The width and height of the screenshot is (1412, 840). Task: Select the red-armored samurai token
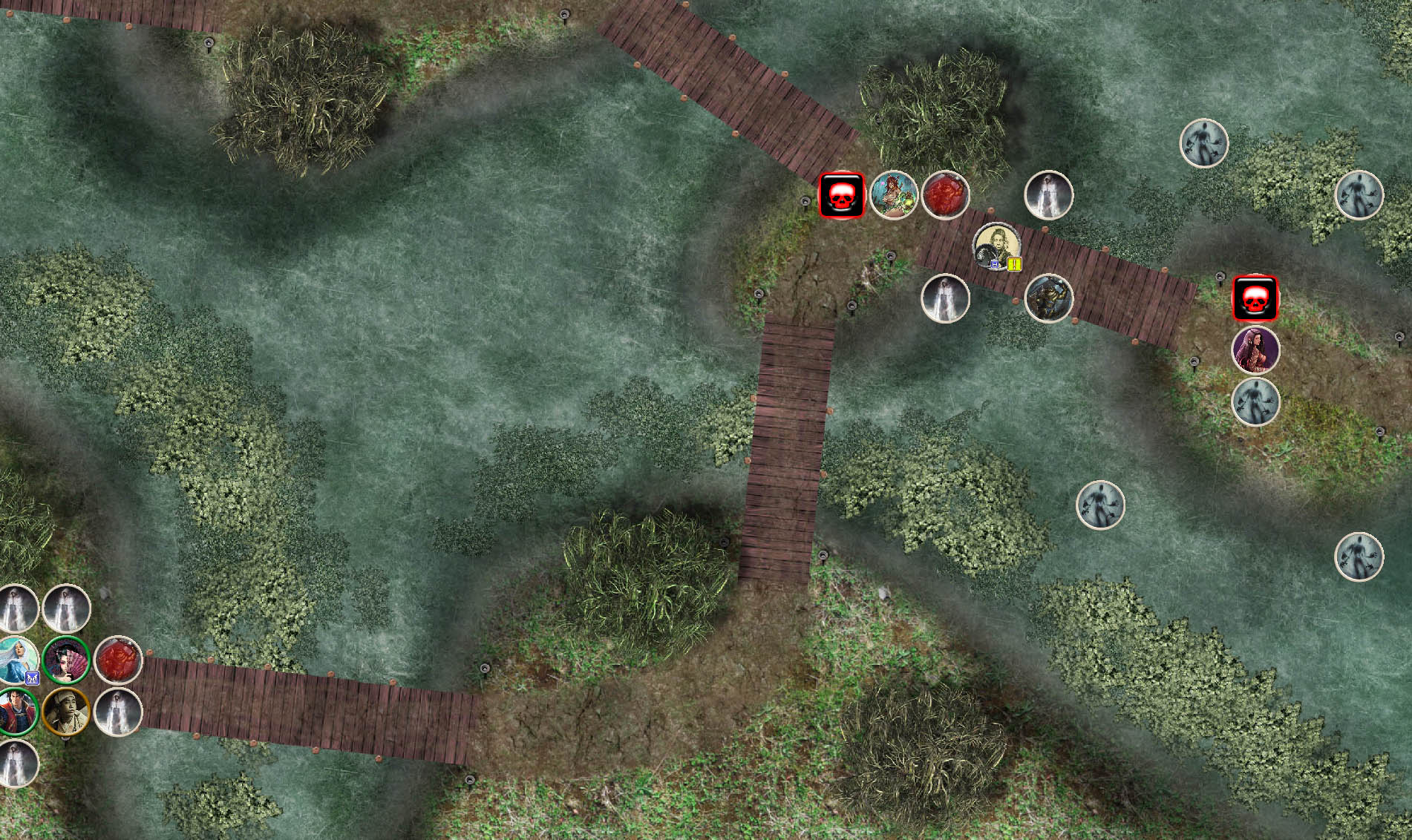15,712
